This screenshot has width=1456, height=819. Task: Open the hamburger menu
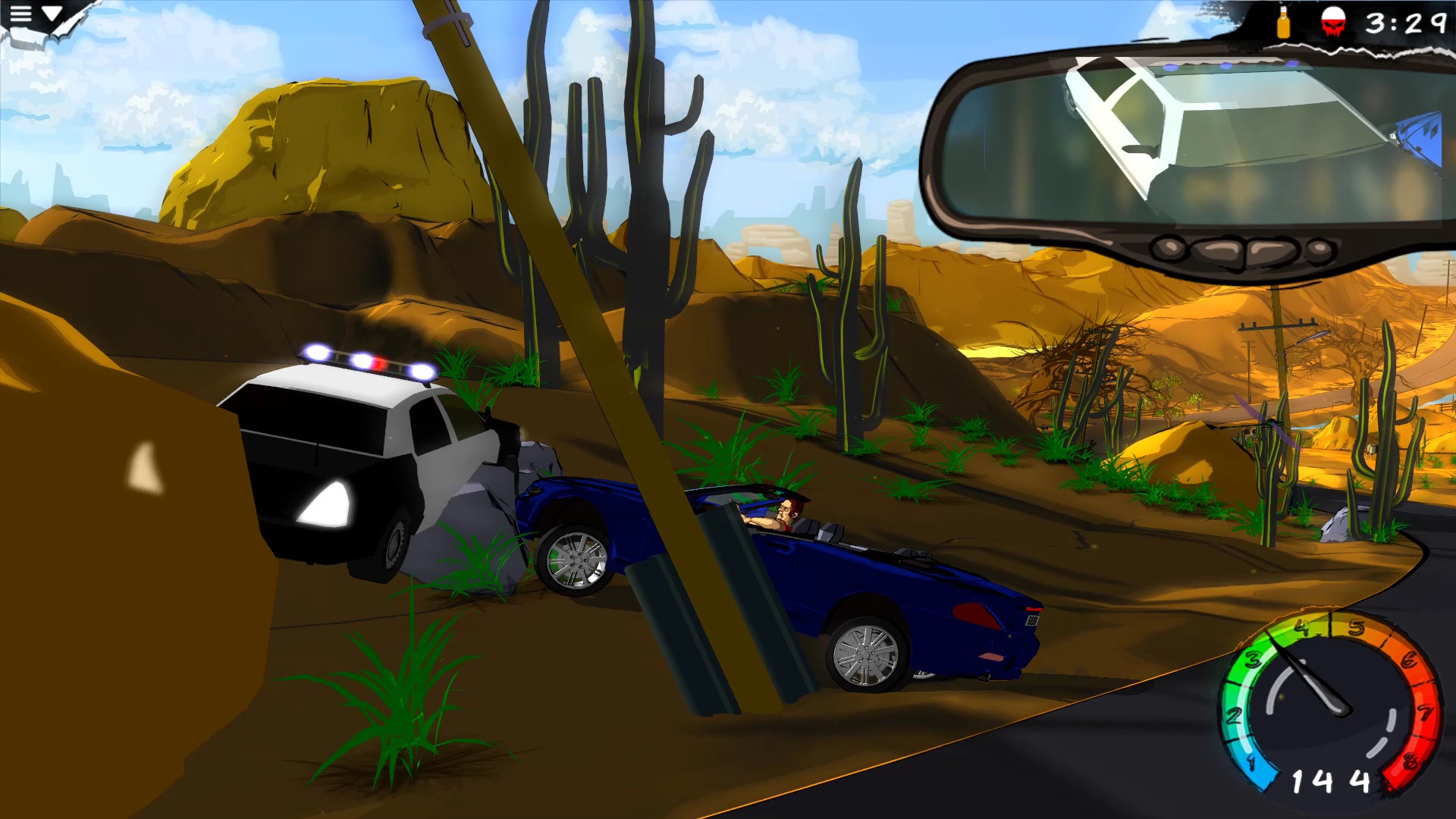tap(21, 13)
